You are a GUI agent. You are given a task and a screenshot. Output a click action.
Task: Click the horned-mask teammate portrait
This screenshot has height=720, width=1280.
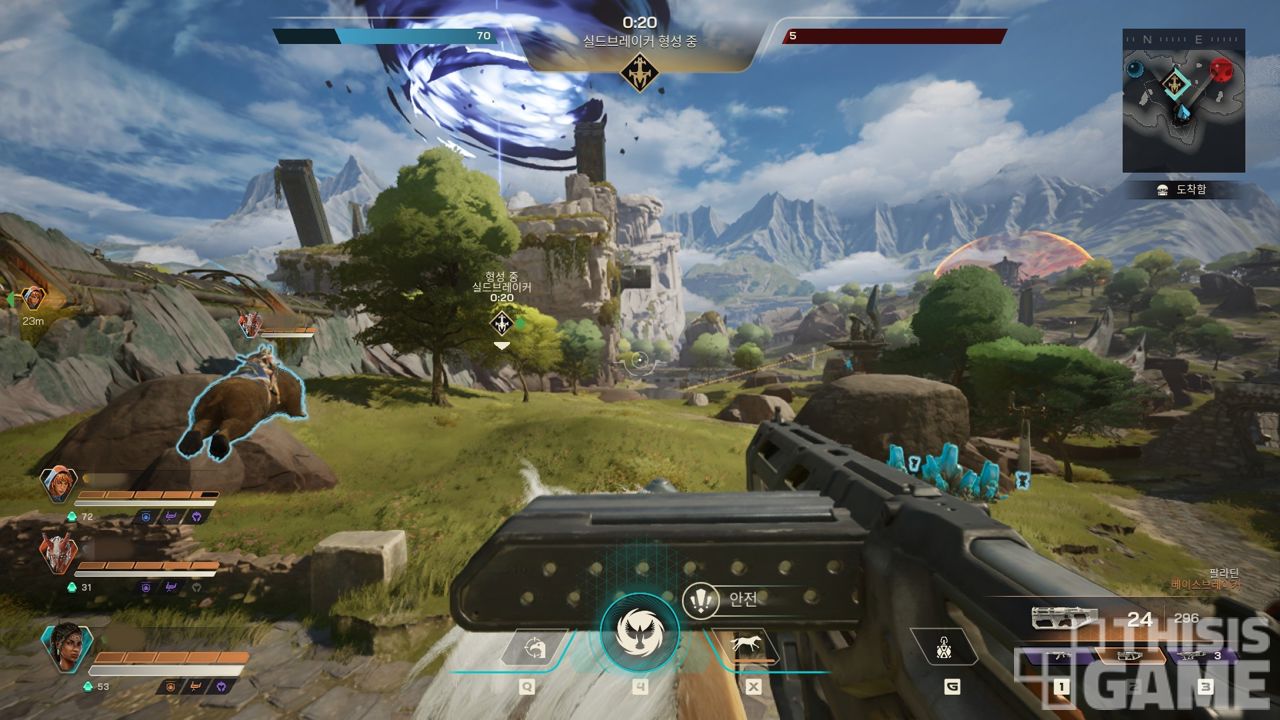point(58,553)
